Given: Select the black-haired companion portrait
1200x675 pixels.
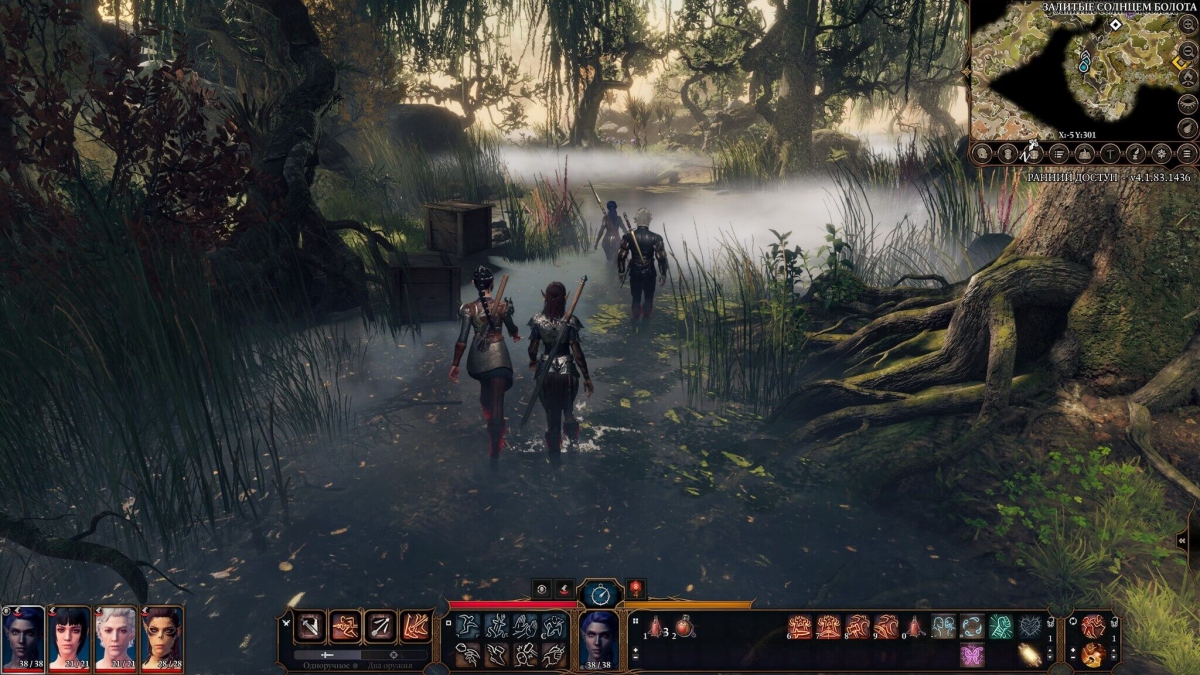Looking at the screenshot, I should click(x=69, y=636).
